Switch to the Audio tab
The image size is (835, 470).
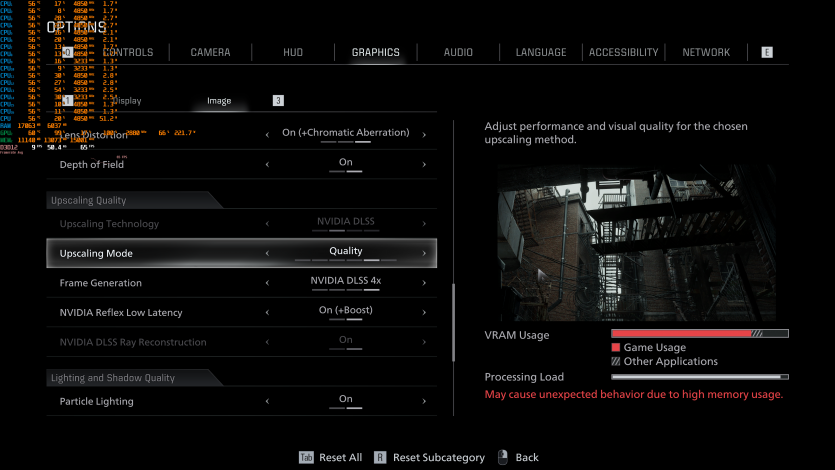click(458, 52)
